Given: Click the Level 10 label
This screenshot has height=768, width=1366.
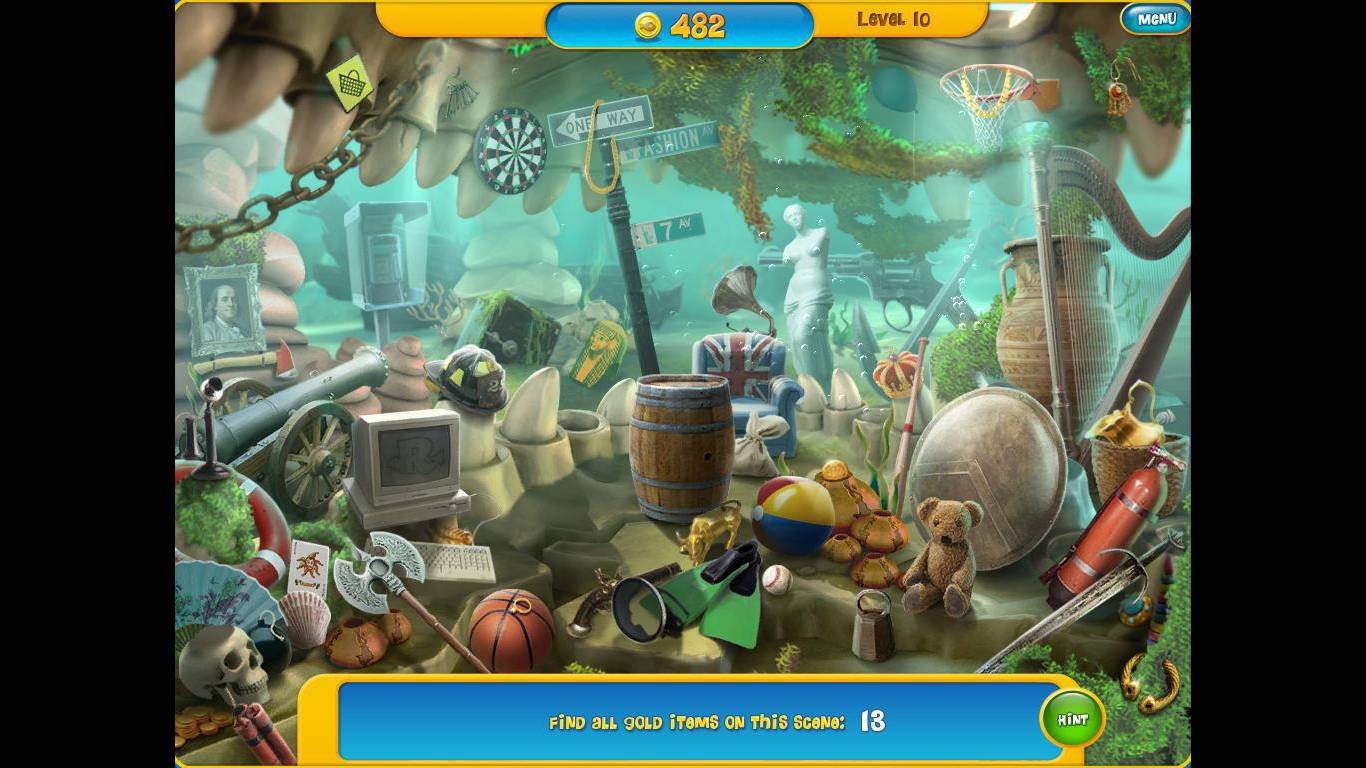Looking at the screenshot, I should pyautogui.click(x=894, y=18).
